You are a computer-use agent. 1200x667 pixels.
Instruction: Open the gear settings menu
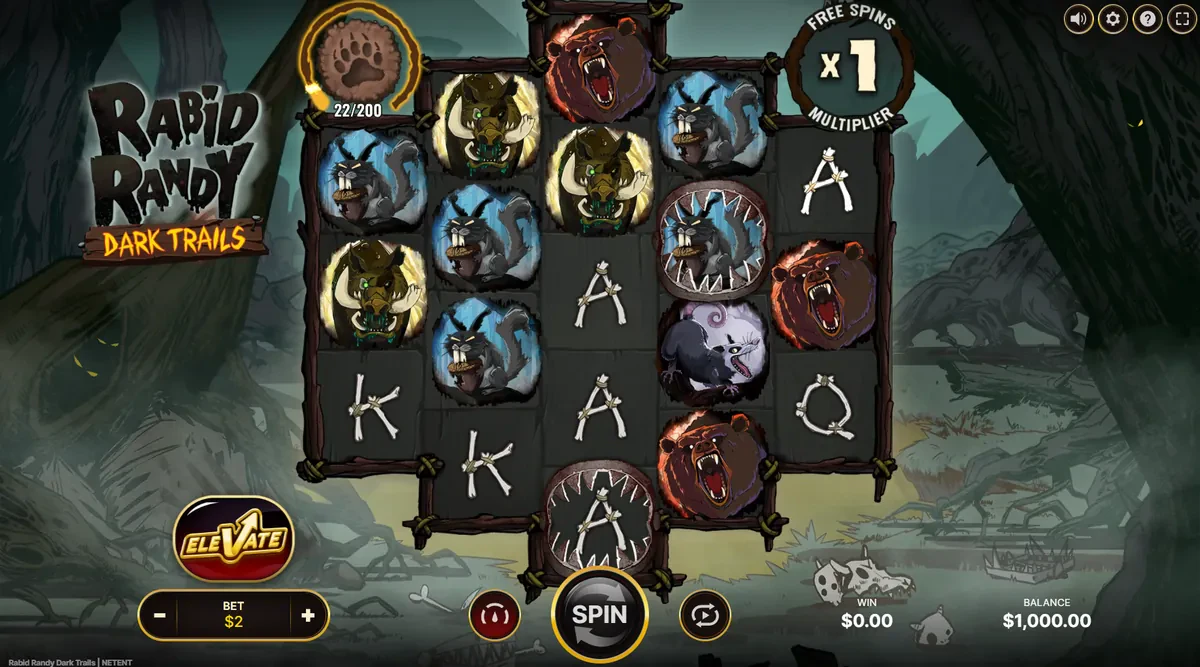coord(1113,18)
